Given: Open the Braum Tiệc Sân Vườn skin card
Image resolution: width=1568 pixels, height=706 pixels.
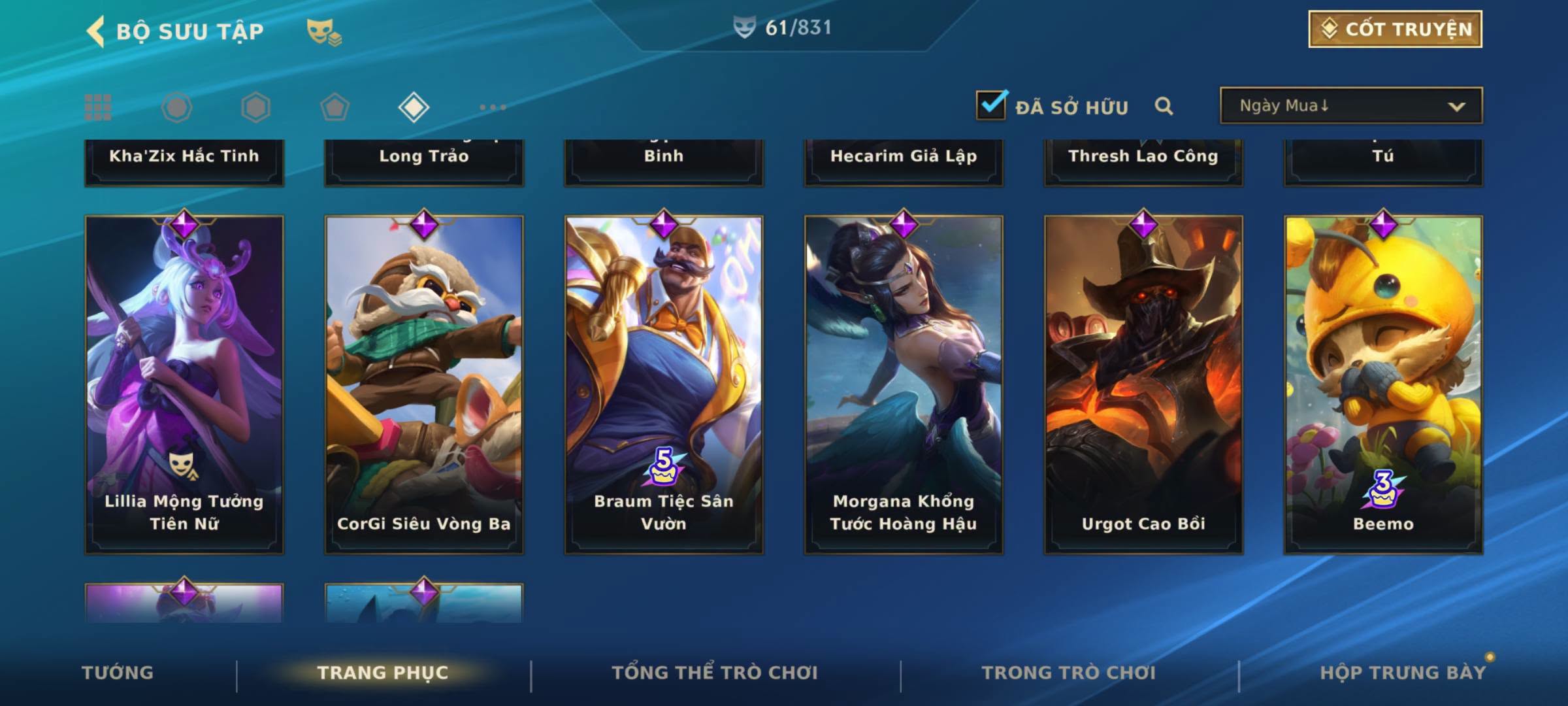Looking at the screenshot, I should pyautogui.click(x=664, y=384).
